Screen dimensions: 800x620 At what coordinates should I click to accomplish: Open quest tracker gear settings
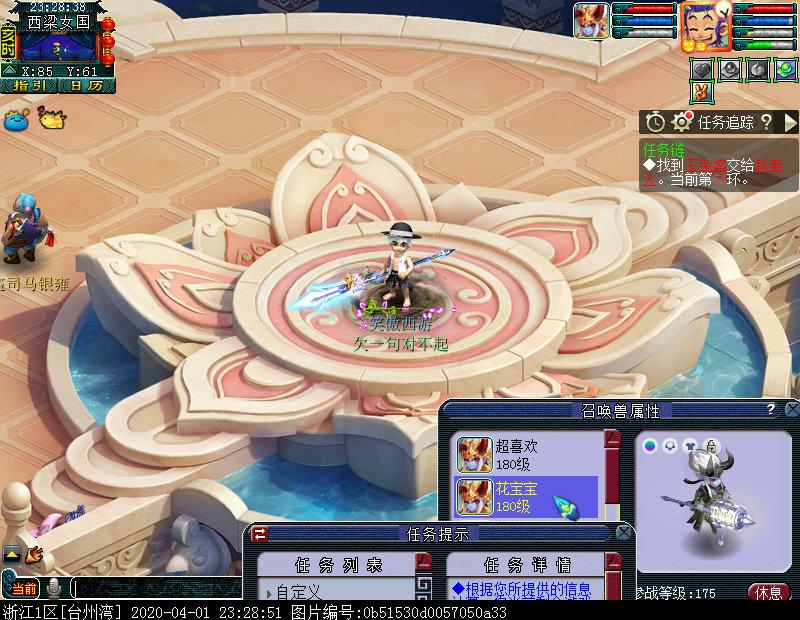click(x=682, y=122)
